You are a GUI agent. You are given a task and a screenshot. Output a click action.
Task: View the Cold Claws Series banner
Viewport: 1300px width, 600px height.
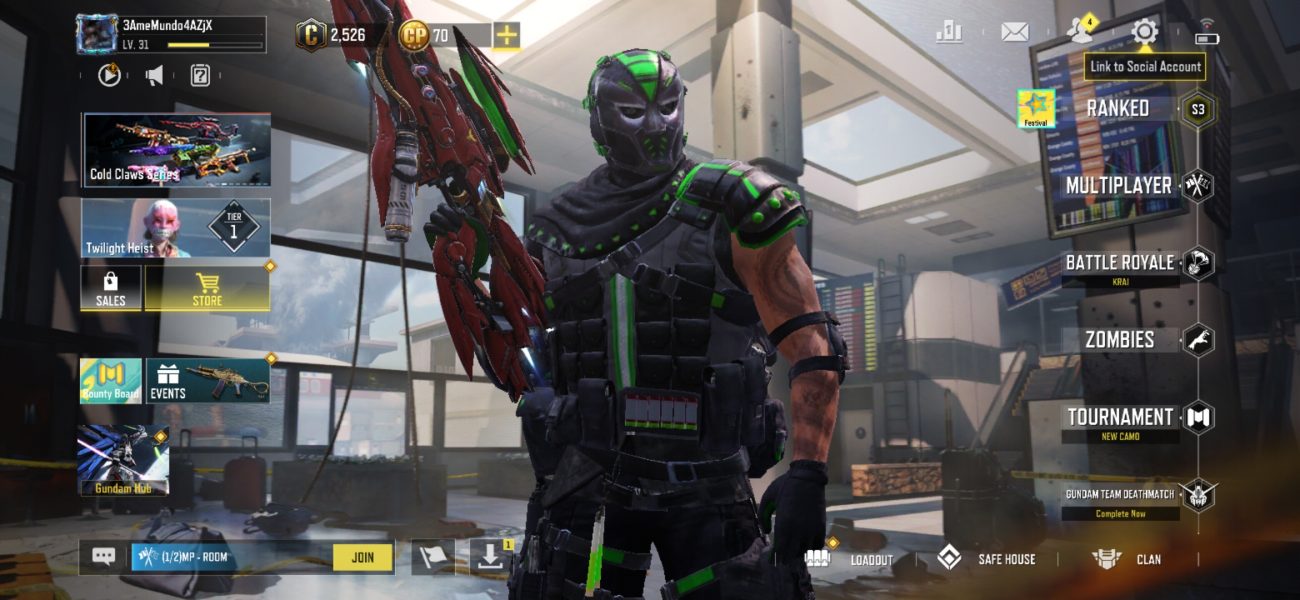[176, 150]
